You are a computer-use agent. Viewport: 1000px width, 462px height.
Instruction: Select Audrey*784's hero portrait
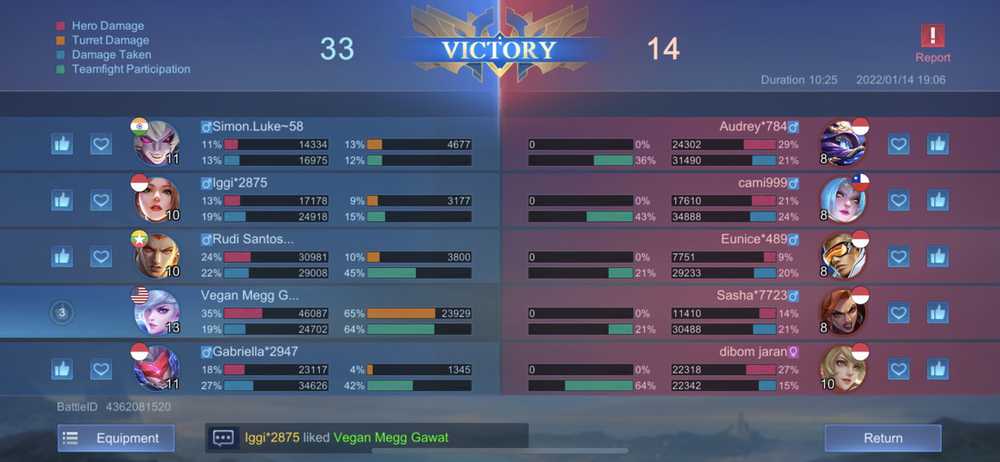tap(842, 143)
